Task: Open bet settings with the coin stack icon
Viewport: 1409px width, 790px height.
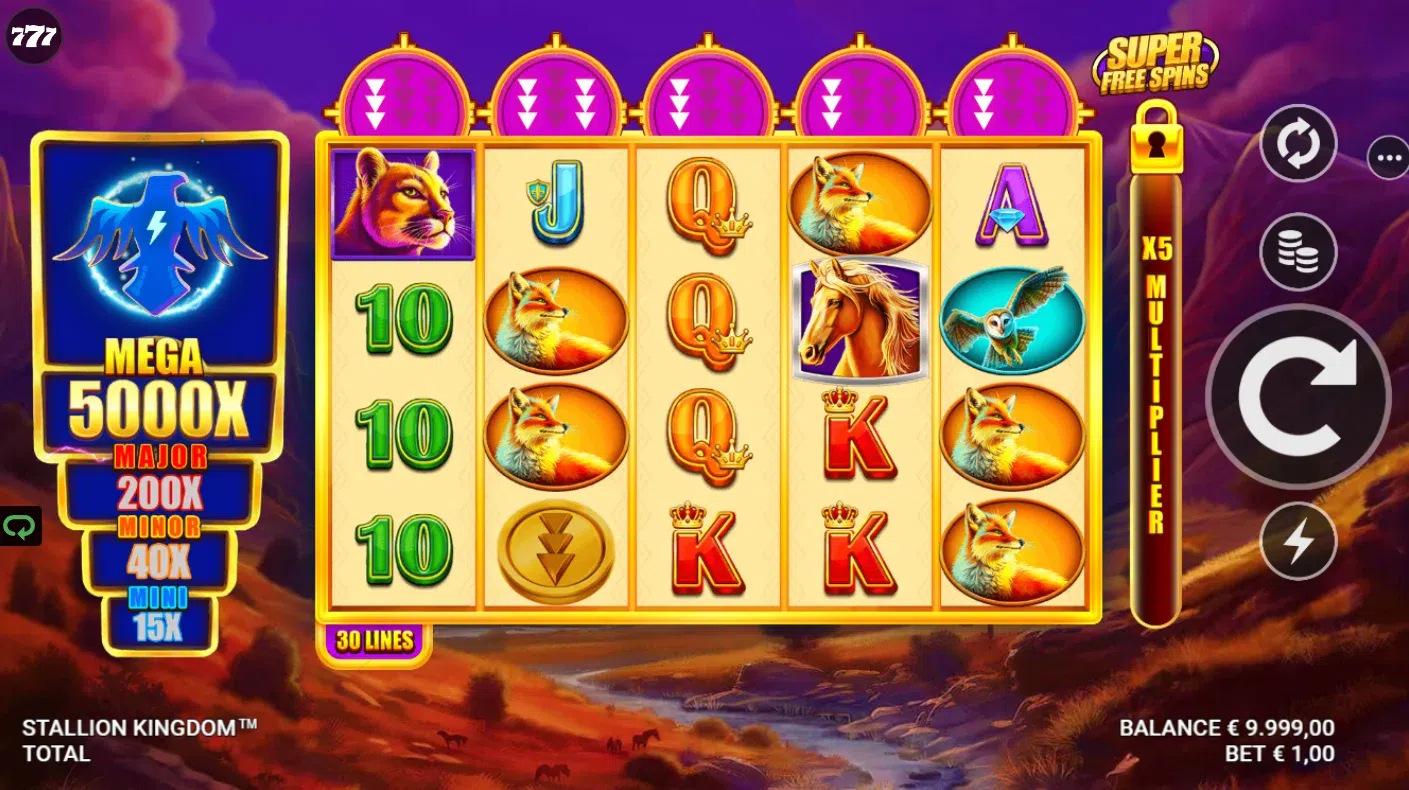Action: 1298,252
